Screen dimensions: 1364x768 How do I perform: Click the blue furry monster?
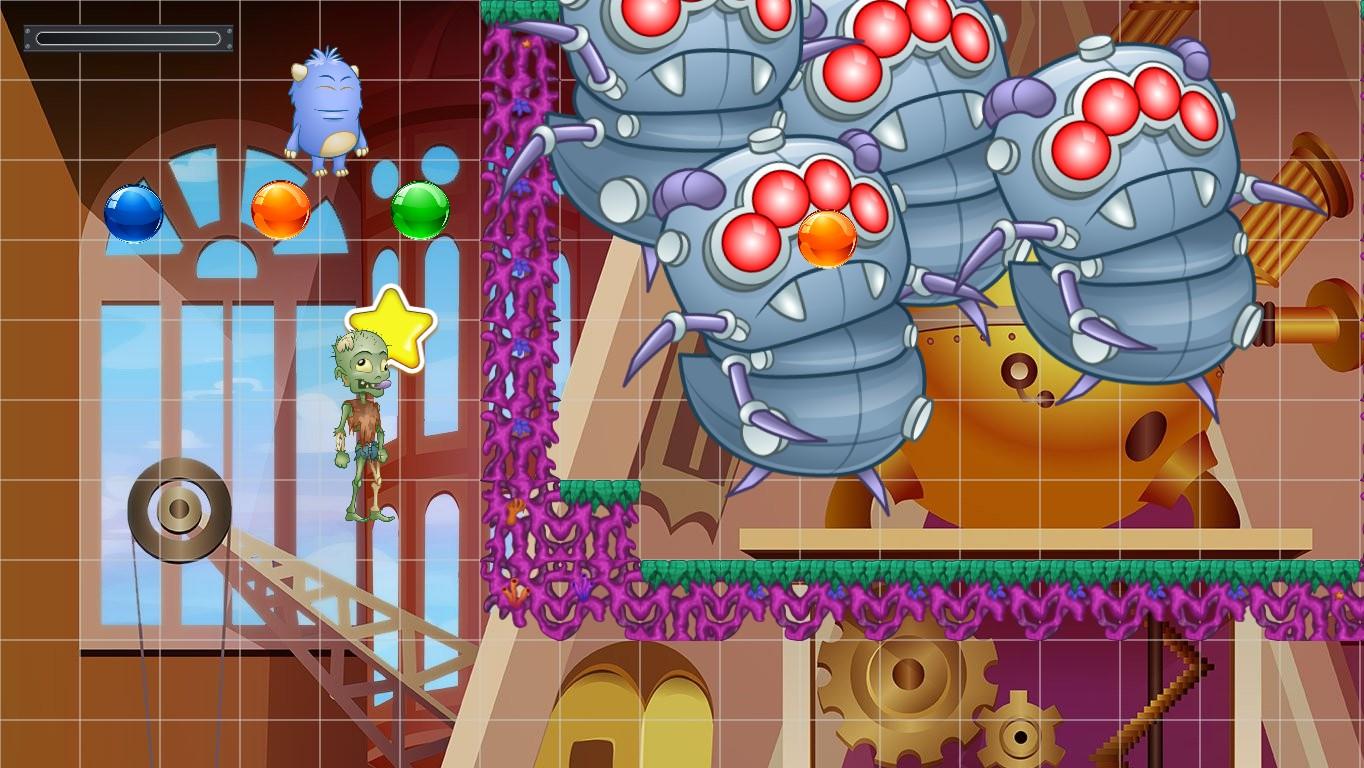(x=325, y=105)
